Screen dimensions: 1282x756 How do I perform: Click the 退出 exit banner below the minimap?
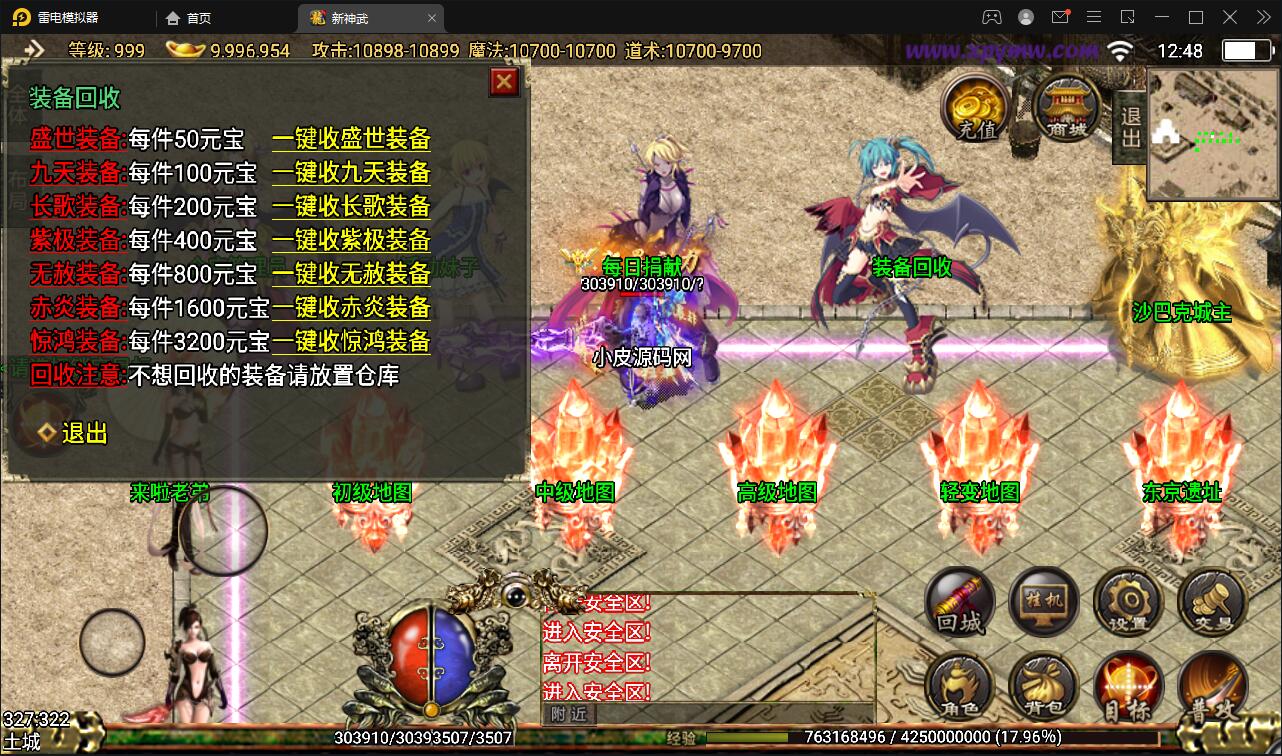1129,128
